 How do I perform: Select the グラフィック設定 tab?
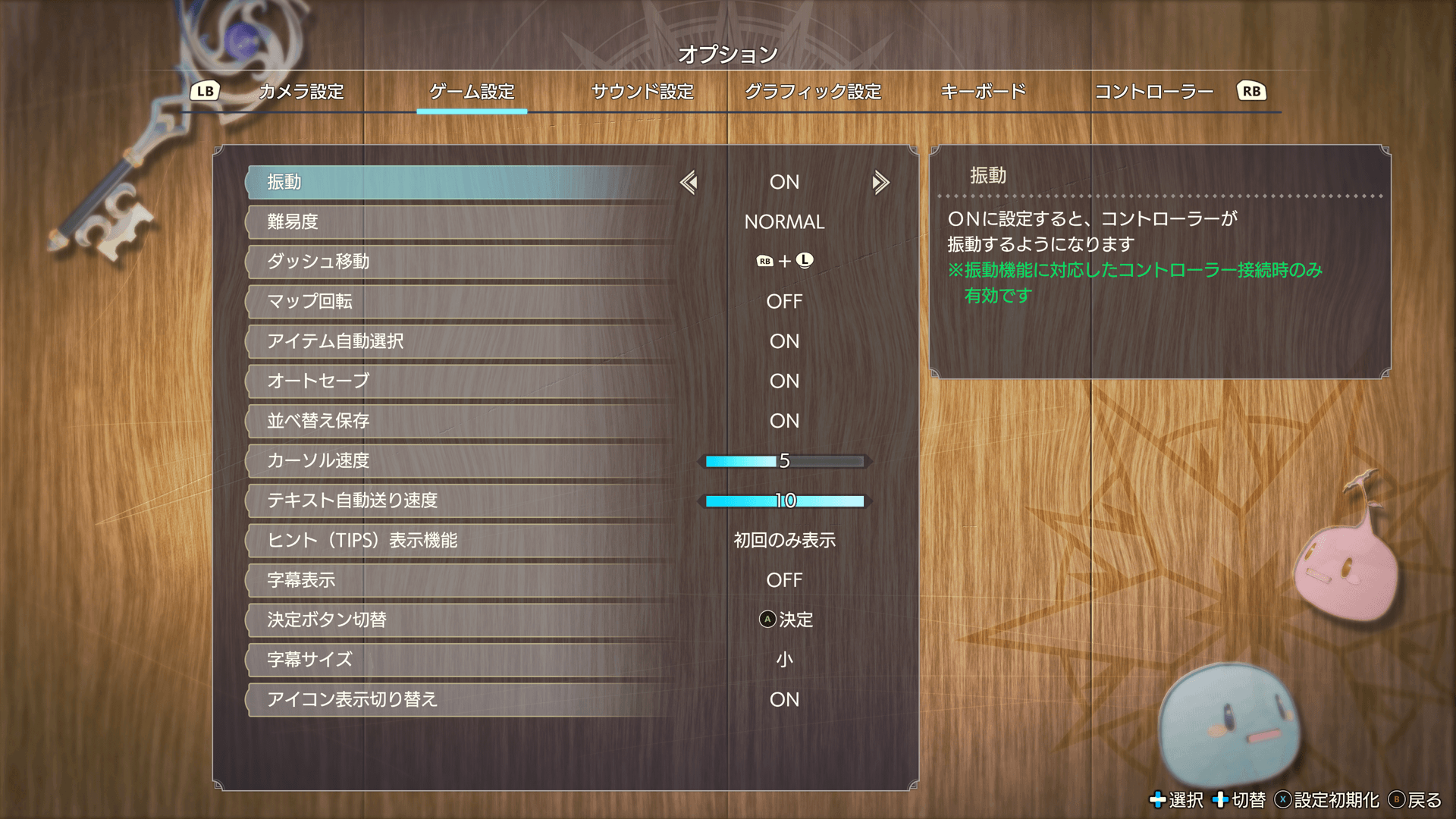coord(813,92)
